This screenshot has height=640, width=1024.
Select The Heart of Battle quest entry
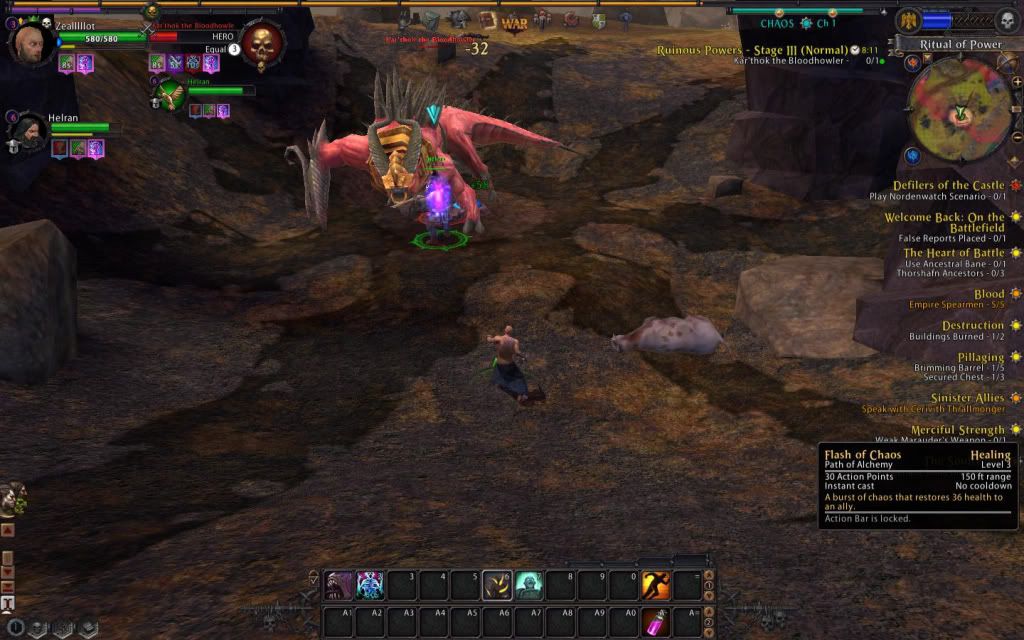(x=953, y=253)
